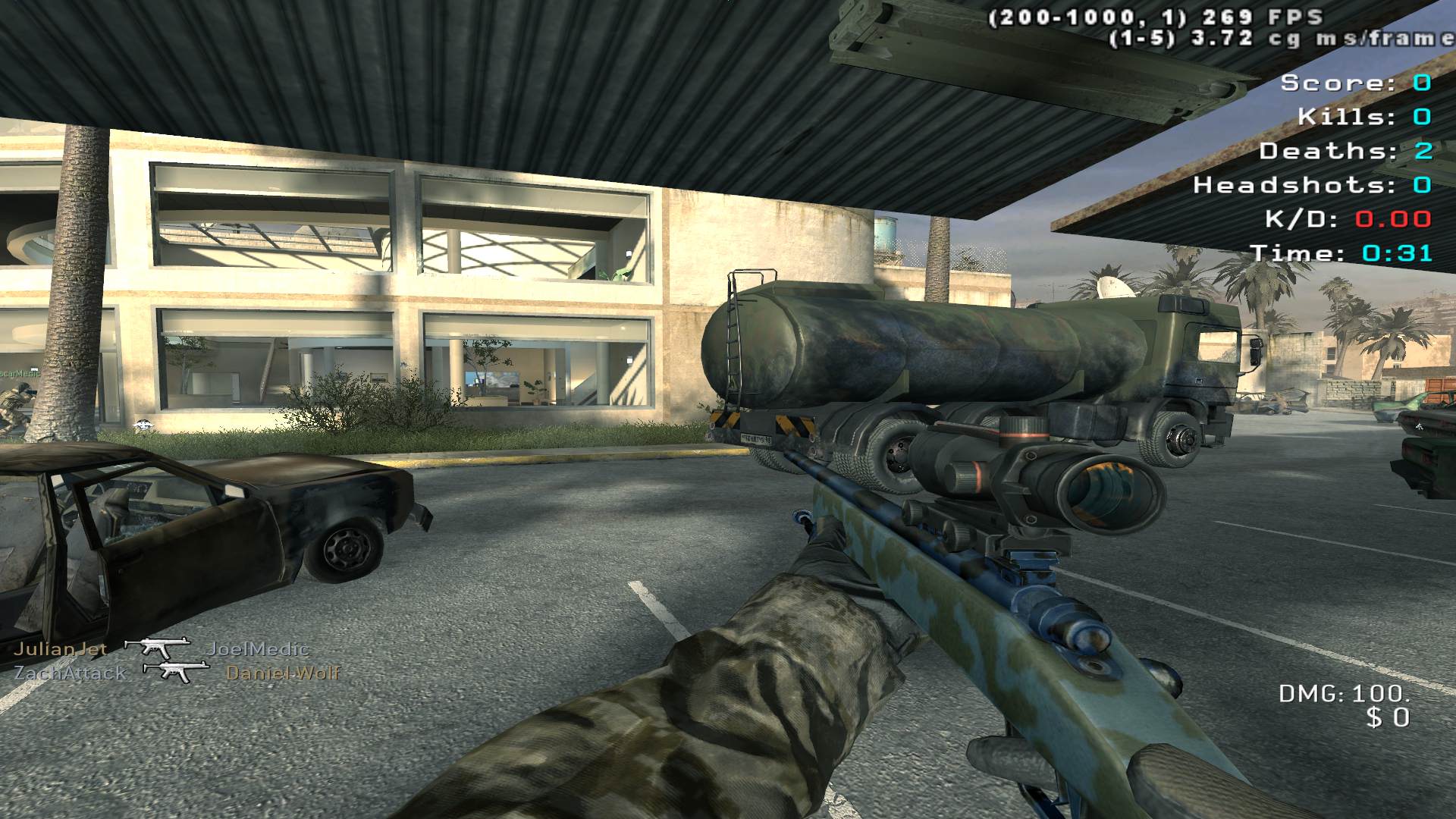Select JulianJet in the kill feed
The width and height of the screenshot is (1456, 819).
[x=61, y=649]
